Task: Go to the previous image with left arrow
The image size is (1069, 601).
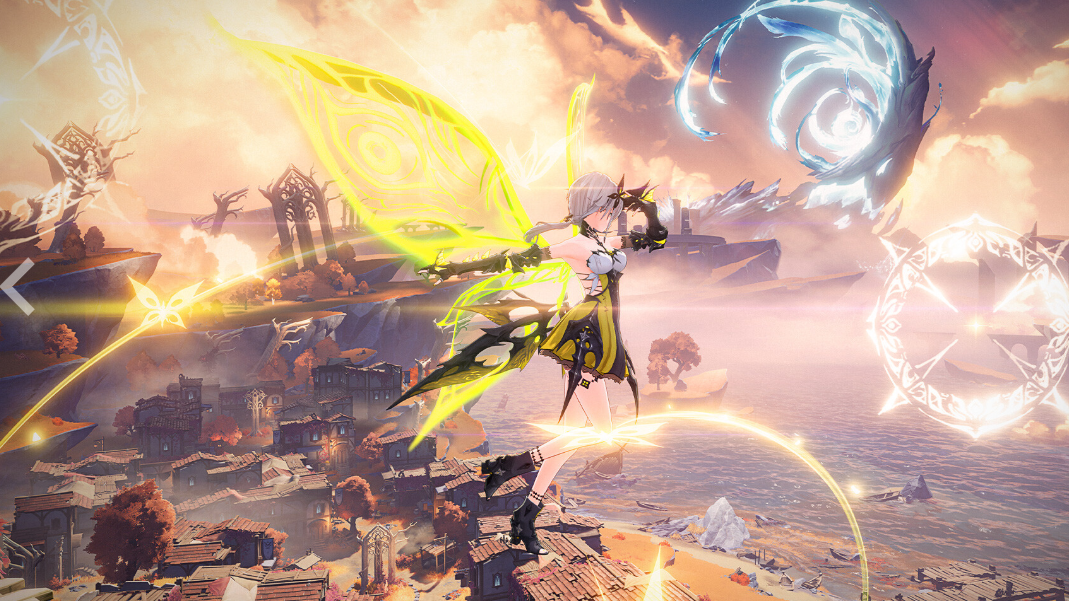Action: 18,287
